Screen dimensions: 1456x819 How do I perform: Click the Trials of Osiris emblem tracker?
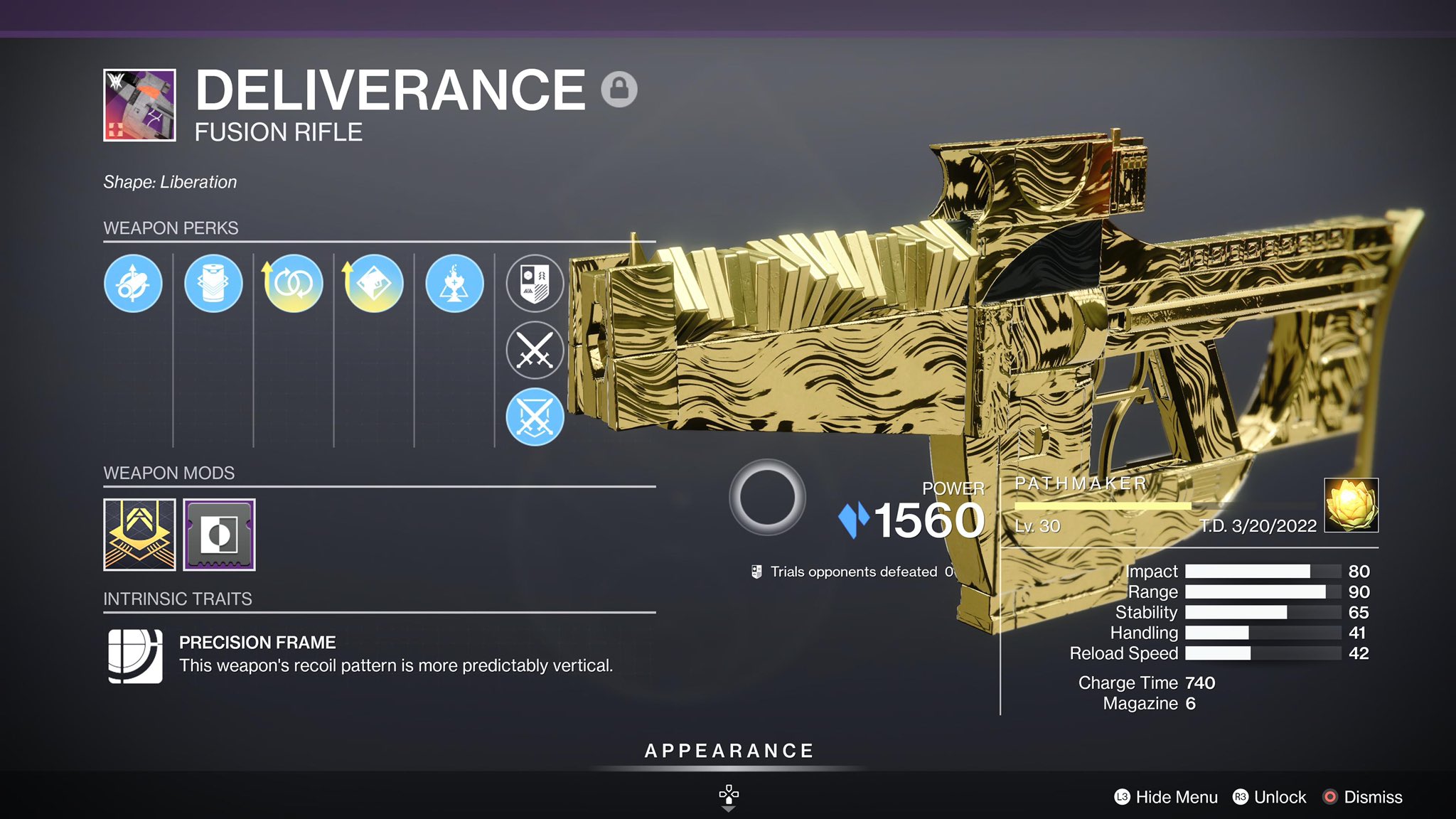(535, 283)
